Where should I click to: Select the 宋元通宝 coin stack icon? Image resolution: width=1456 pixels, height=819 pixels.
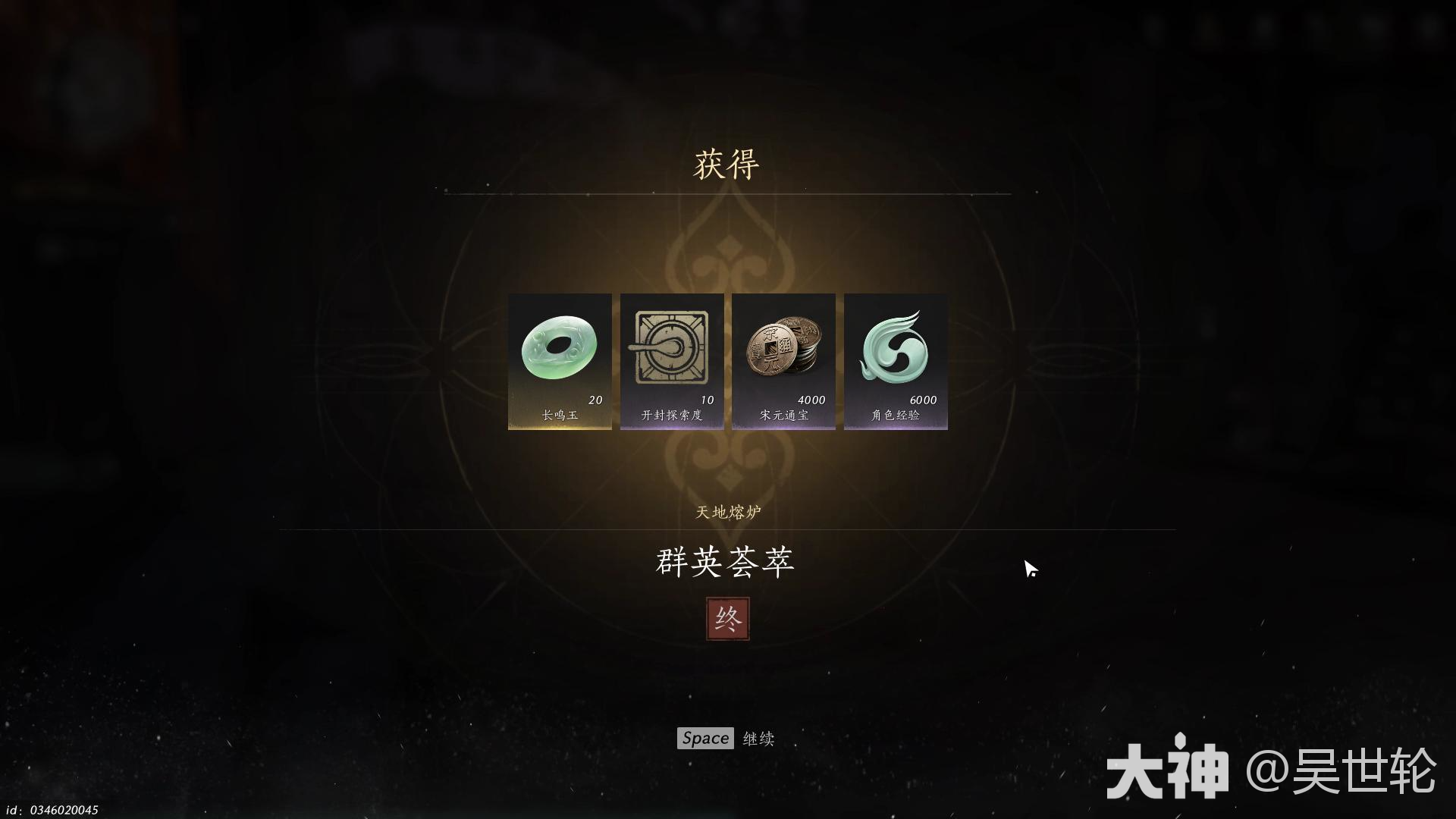(x=783, y=345)
